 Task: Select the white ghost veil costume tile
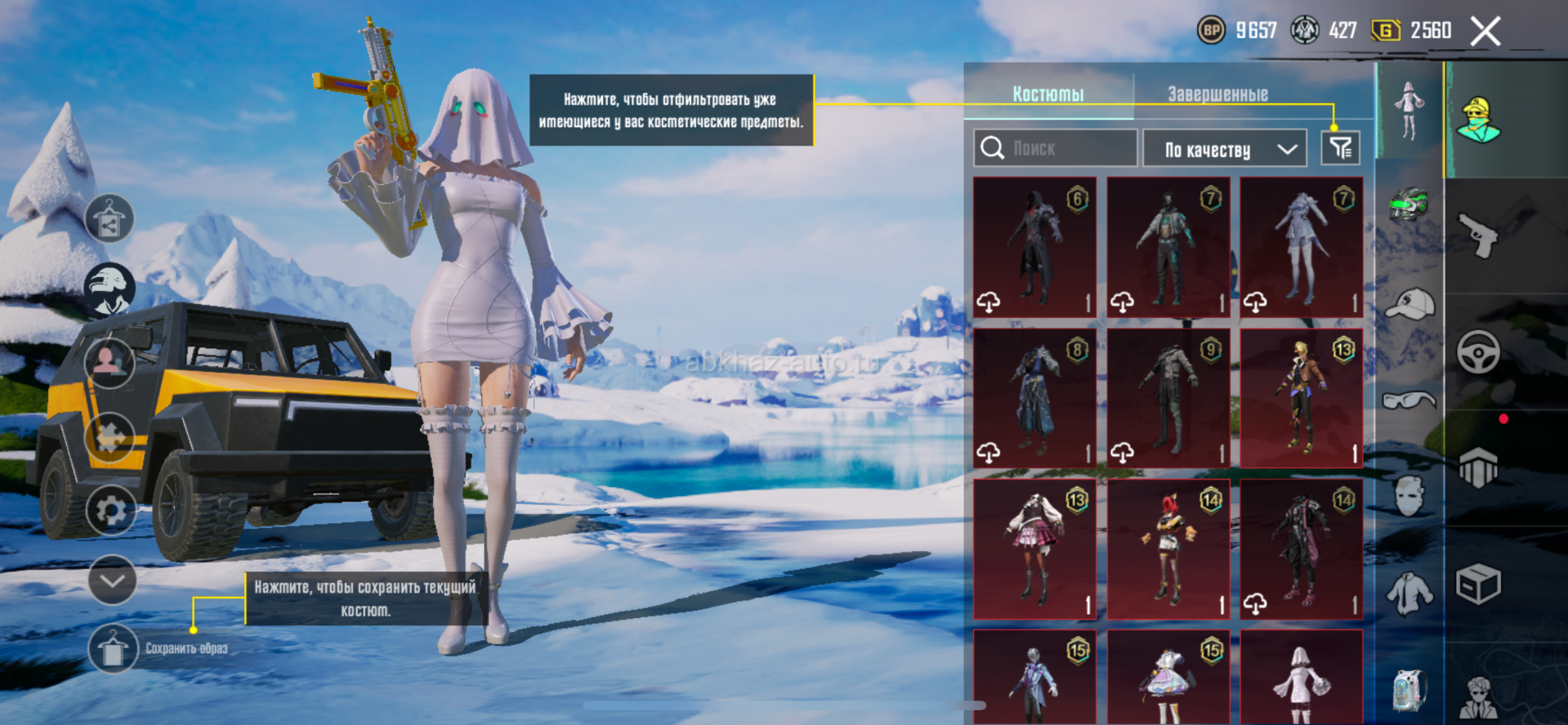point(1302,678)
